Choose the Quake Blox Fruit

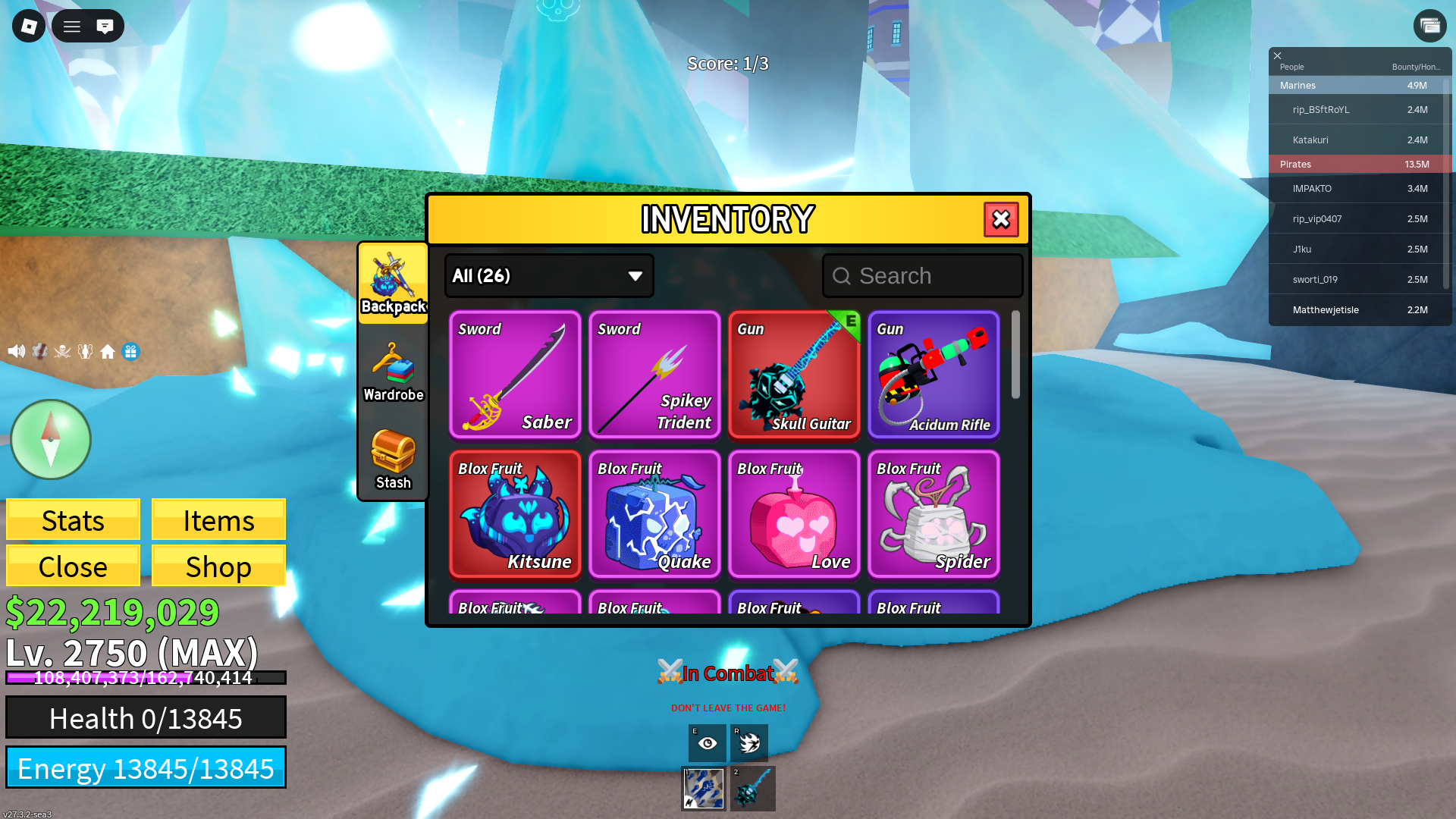(654, 514)
